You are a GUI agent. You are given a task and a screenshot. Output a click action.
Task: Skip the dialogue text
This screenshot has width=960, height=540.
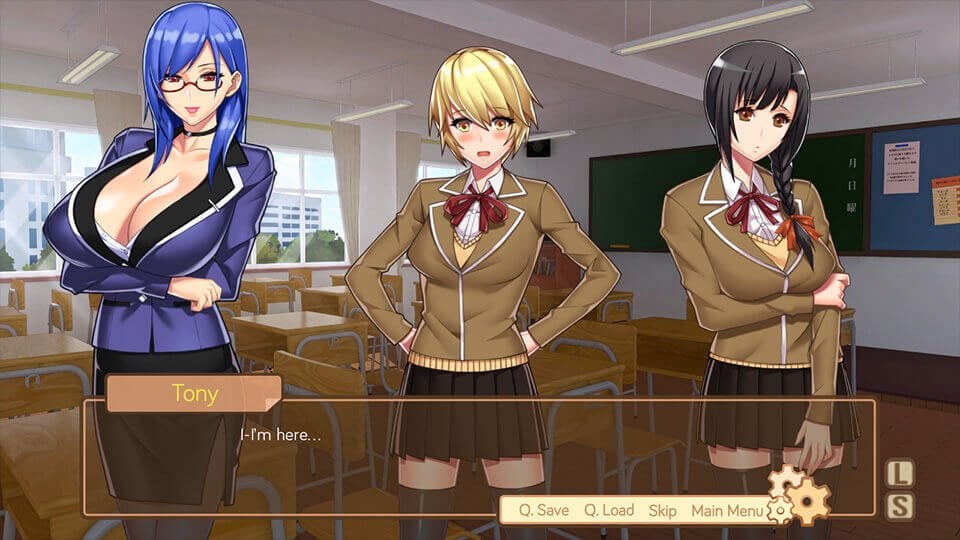pyautogui.click(x=662, y=511)
